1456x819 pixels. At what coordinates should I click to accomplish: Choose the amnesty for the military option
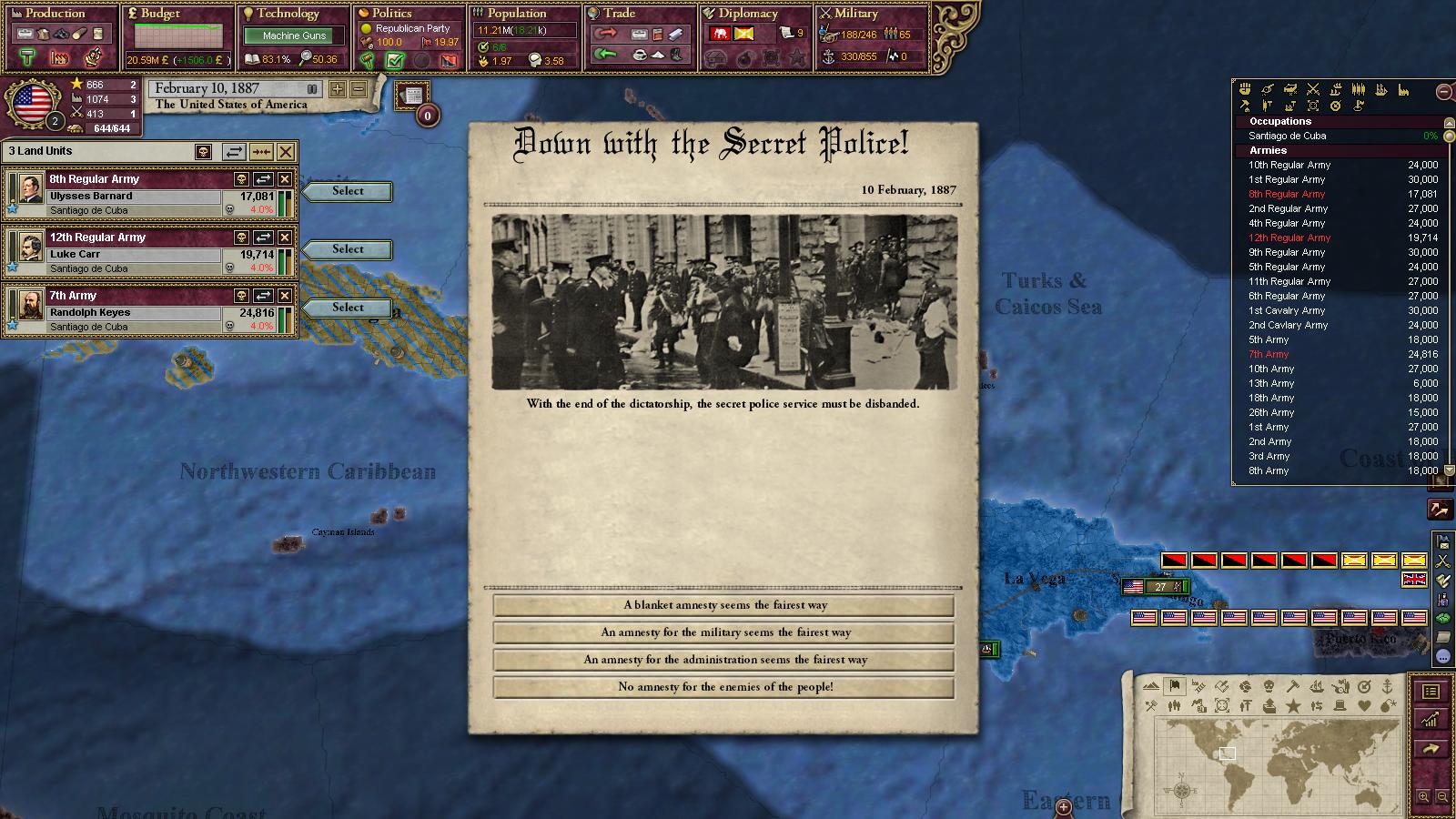coord(724,632)
